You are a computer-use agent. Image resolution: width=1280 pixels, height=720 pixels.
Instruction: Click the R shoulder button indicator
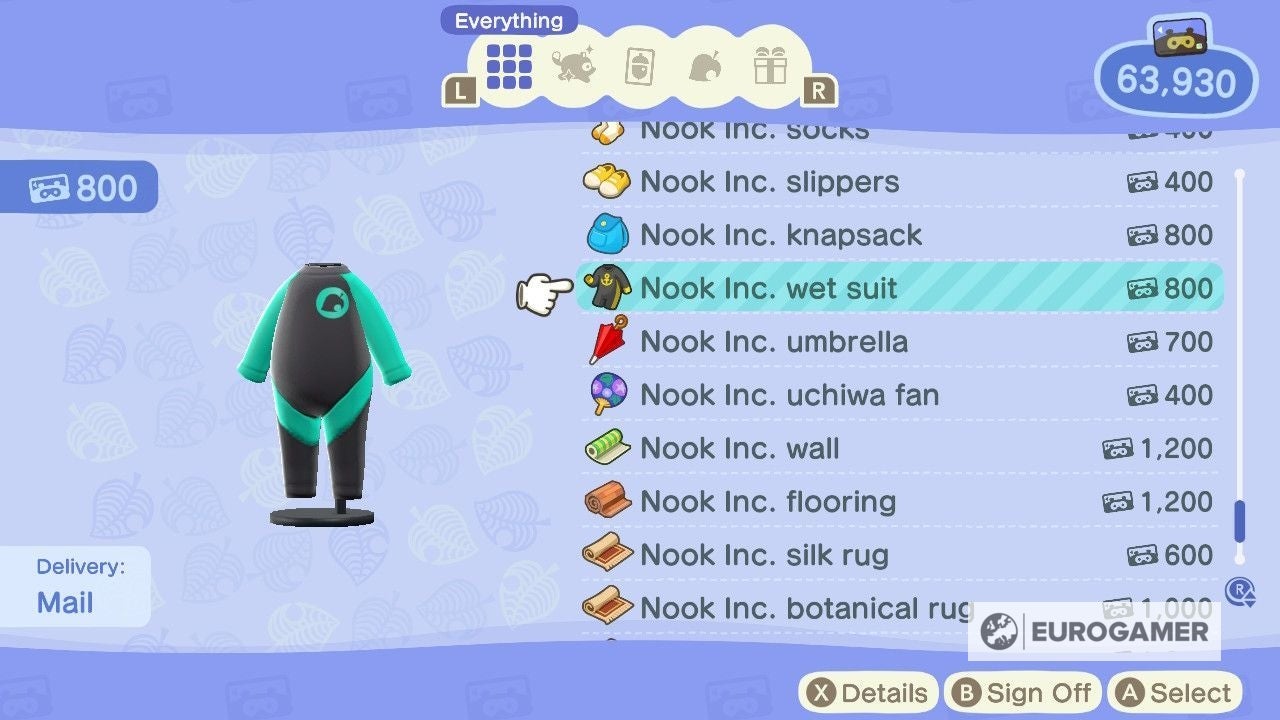click(820, 90)
